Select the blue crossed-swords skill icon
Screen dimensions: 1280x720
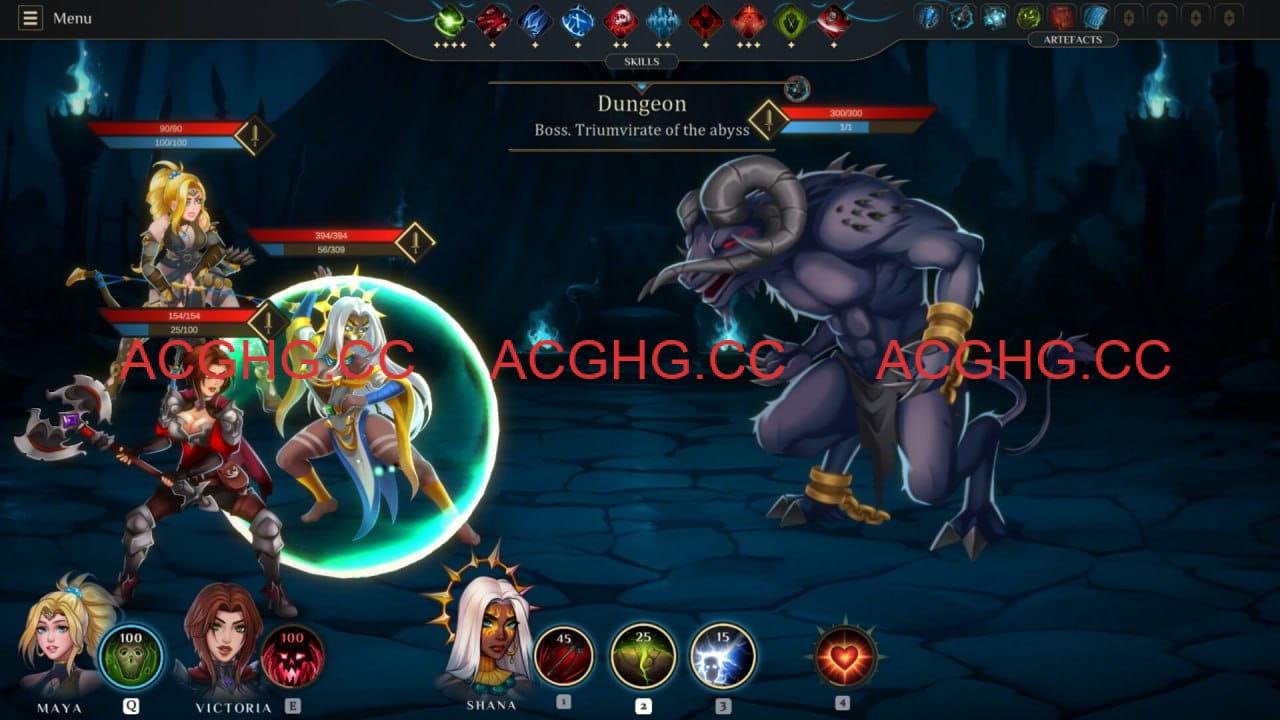577,20
